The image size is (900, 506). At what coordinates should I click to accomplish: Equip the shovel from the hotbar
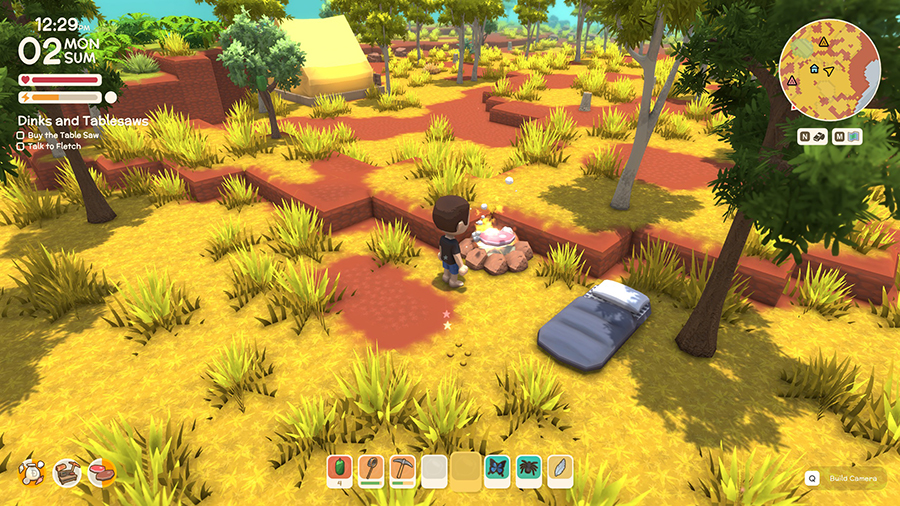(371, 469)
